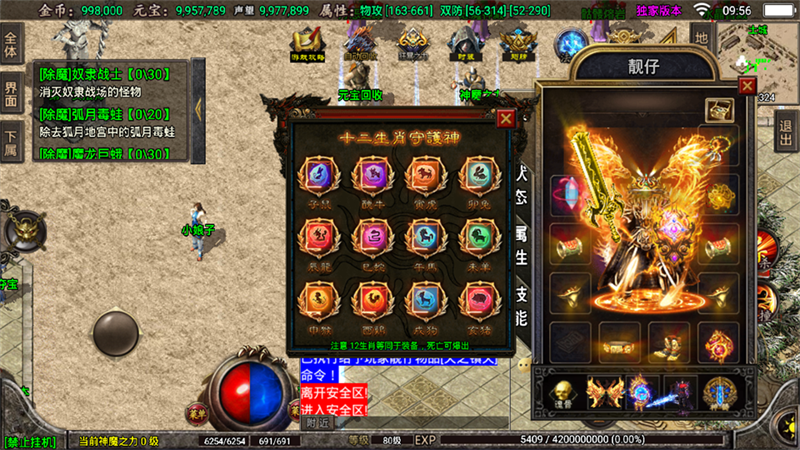
Task: Close the 靓仔 character equipment panel
Action: pyautogui.click(x=747, y=85)
